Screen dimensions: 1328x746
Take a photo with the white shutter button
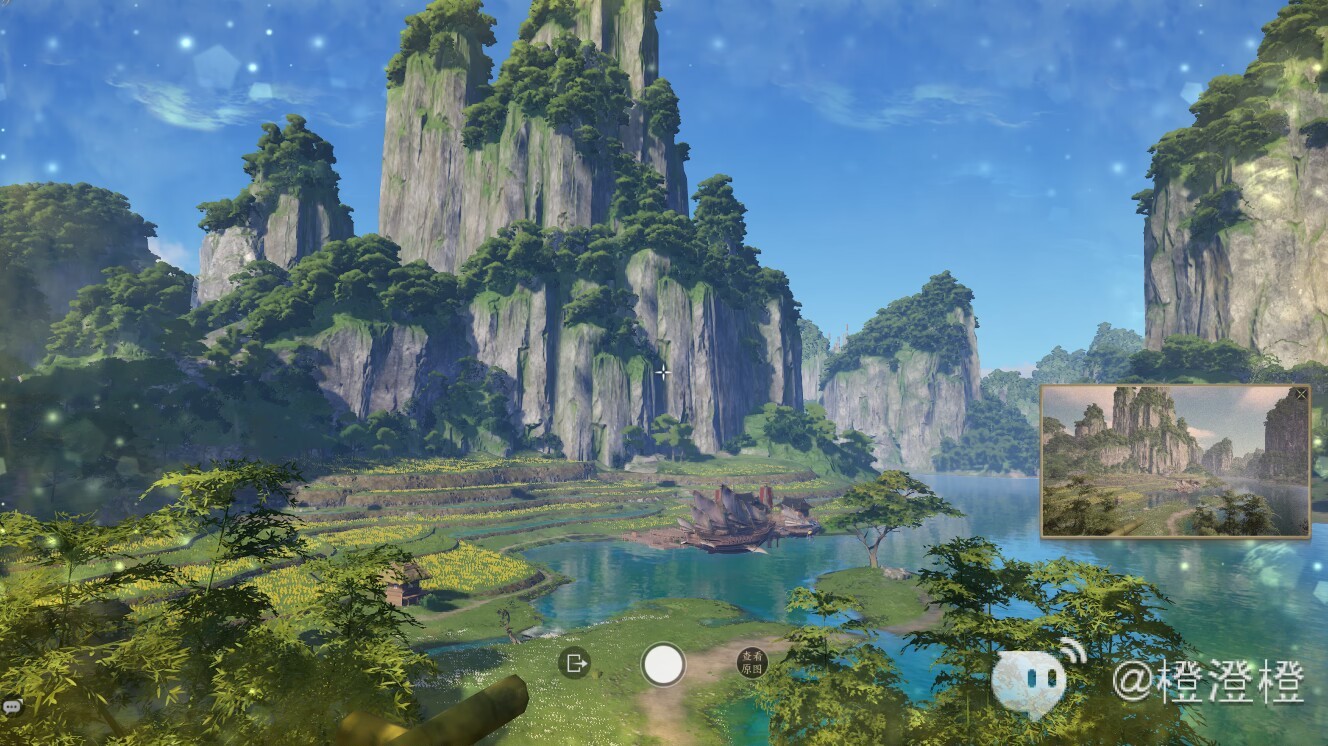(x=663, y=664)
